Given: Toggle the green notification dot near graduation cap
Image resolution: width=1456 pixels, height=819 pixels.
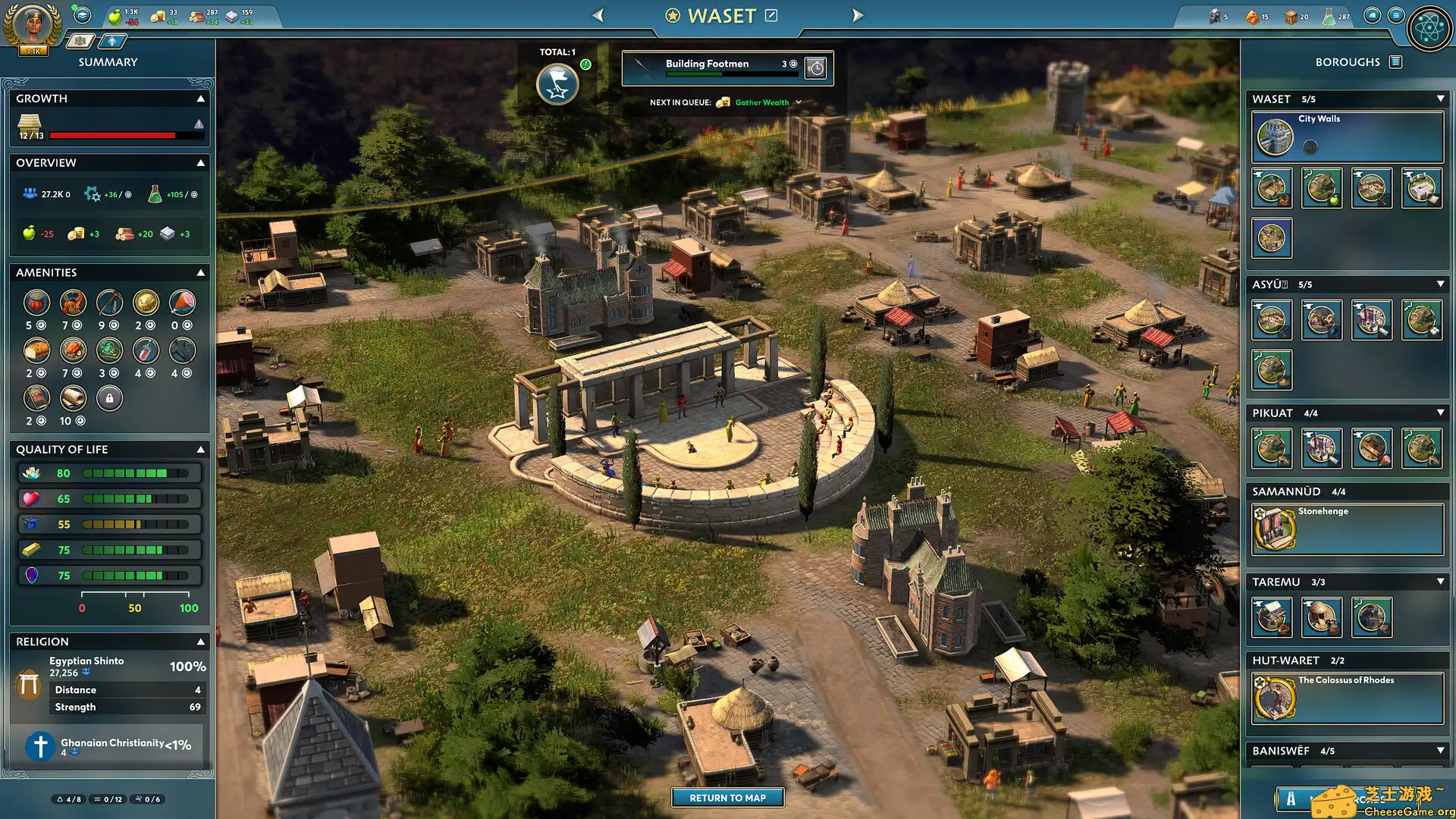Looking at the screenshot, I should [74, 8].
